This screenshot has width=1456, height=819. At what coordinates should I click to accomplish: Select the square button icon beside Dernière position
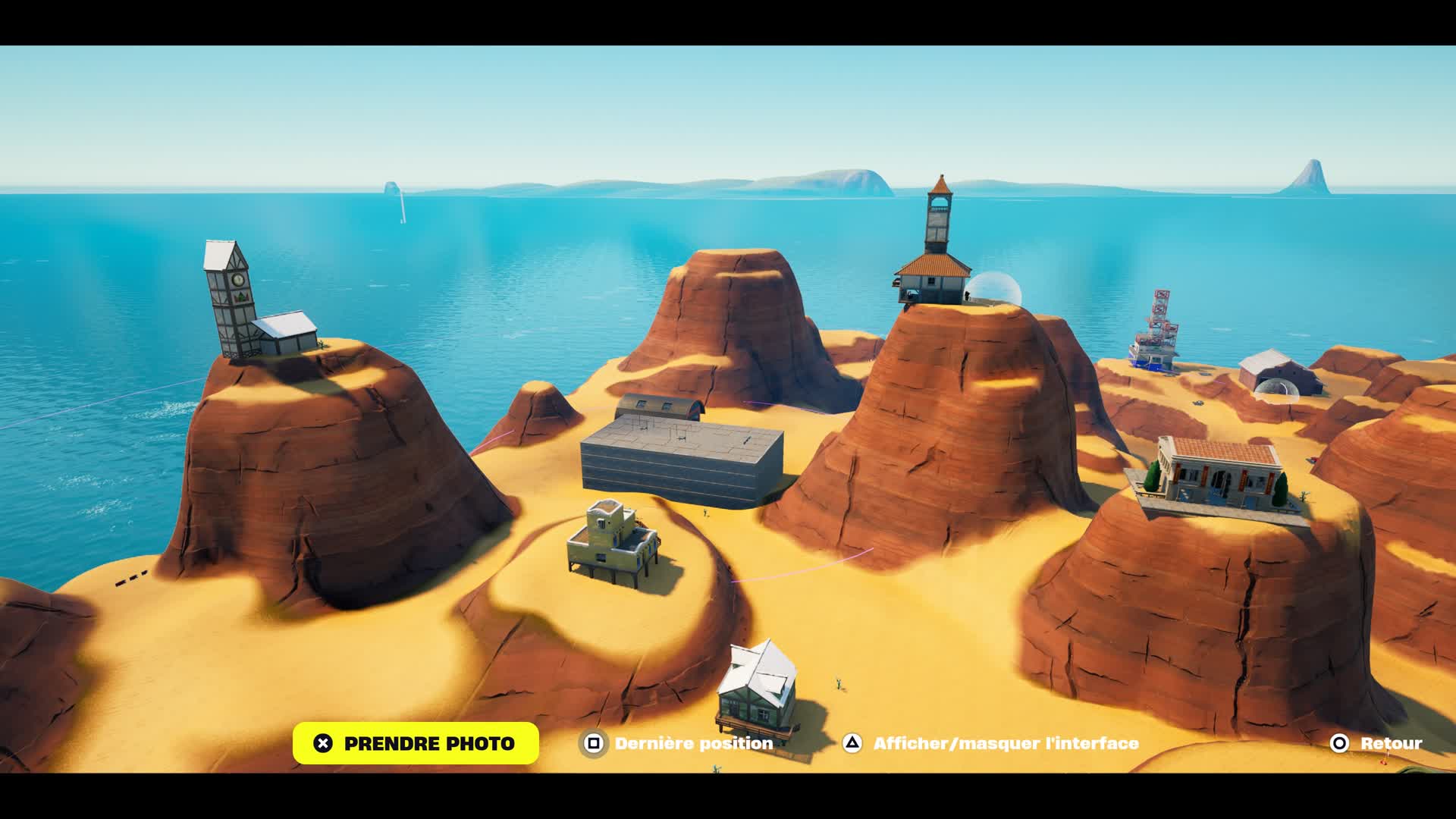point(593,745)
